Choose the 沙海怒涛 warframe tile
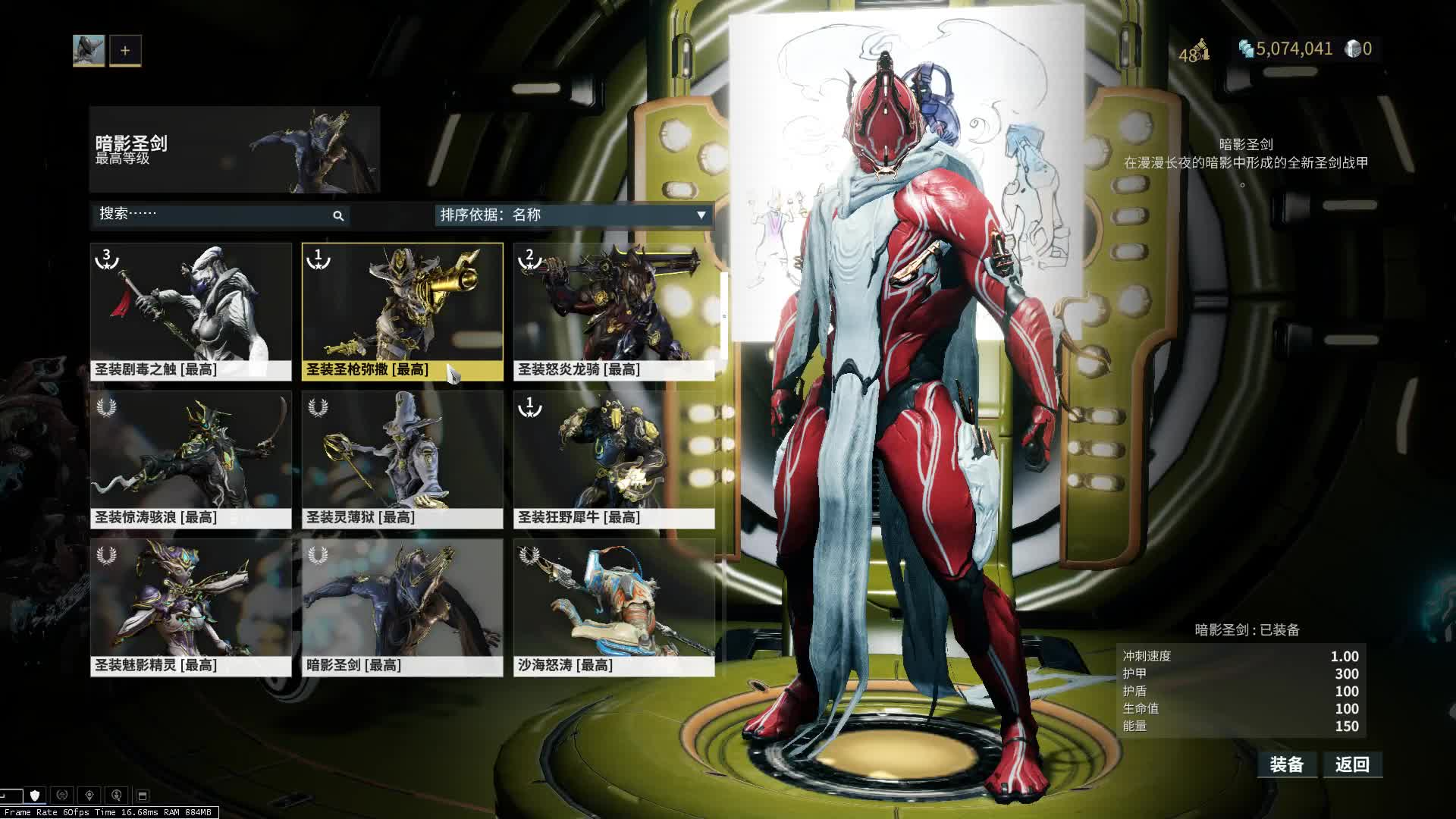The image size is (1456, 819). coord(613,607)
